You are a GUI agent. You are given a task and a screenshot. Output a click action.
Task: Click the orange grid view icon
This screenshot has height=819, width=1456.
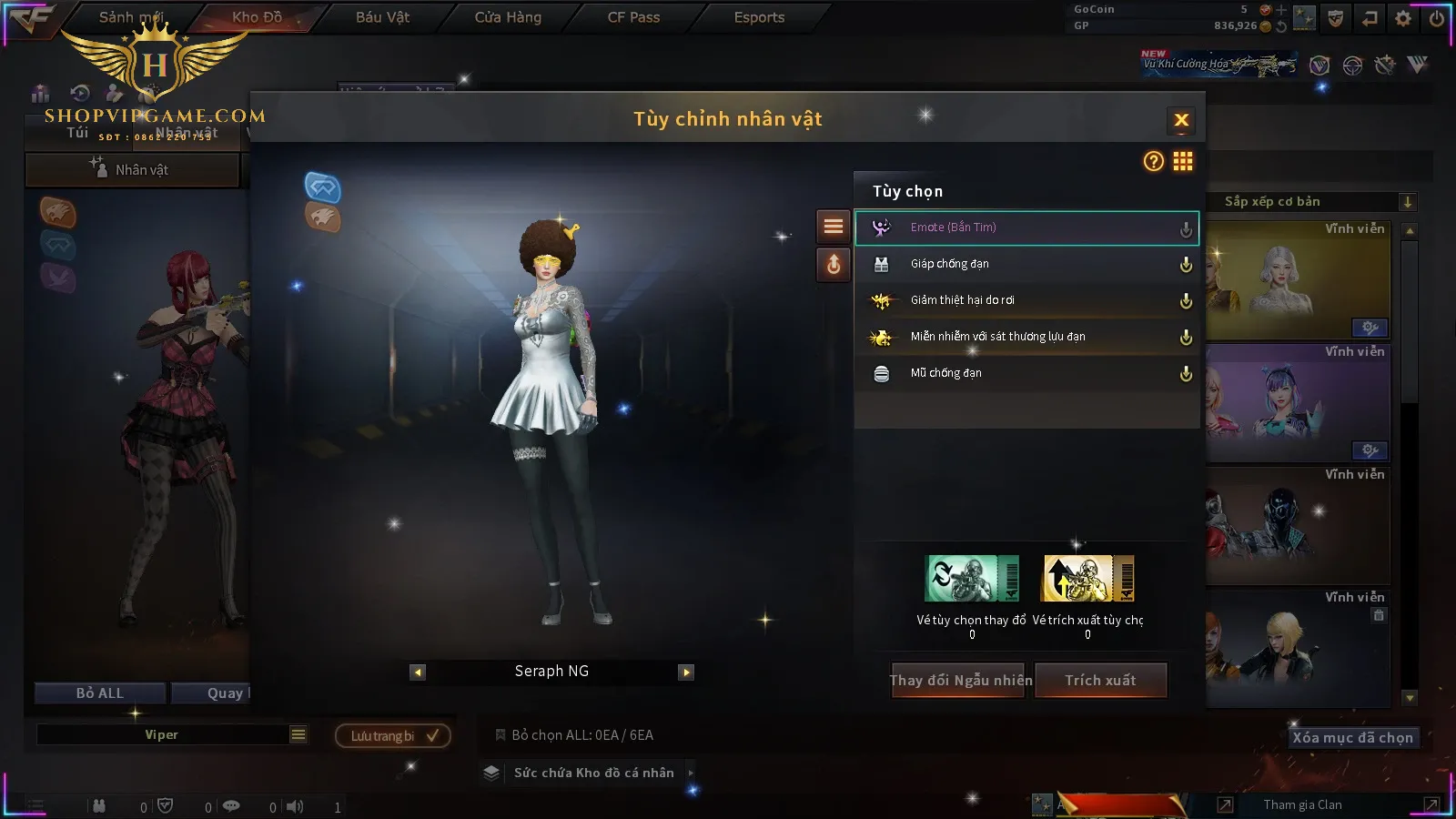[x=1183, y=162]
